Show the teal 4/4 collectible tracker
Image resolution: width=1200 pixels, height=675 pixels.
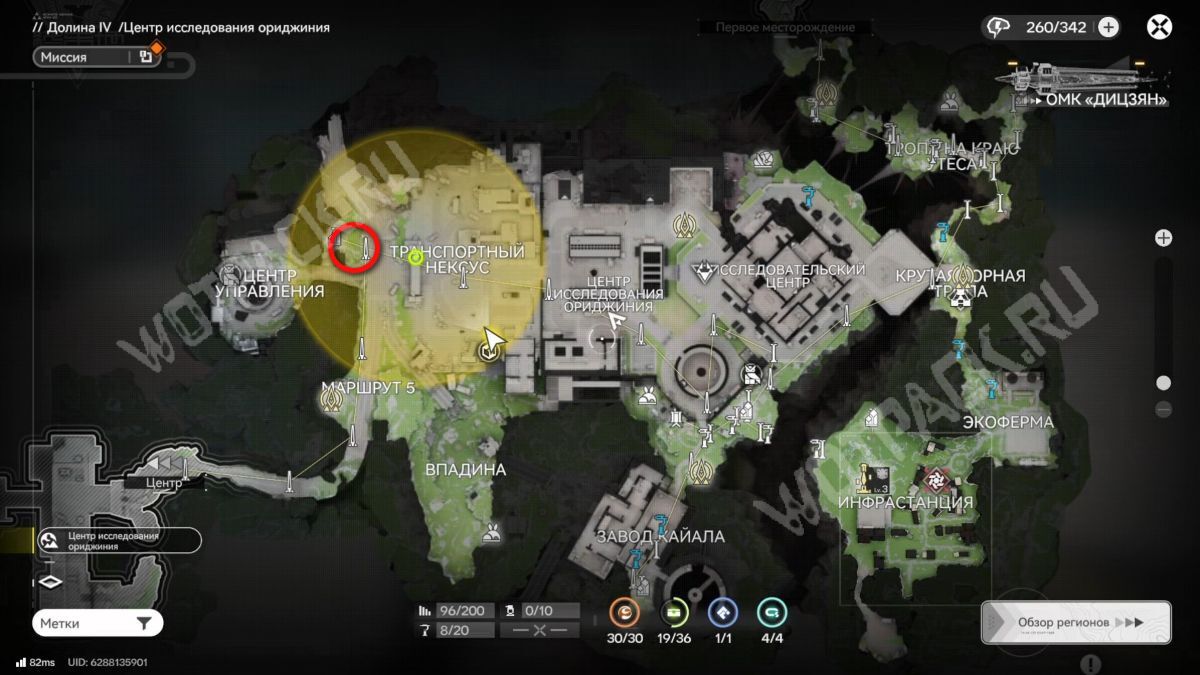[x=771, y=612]
